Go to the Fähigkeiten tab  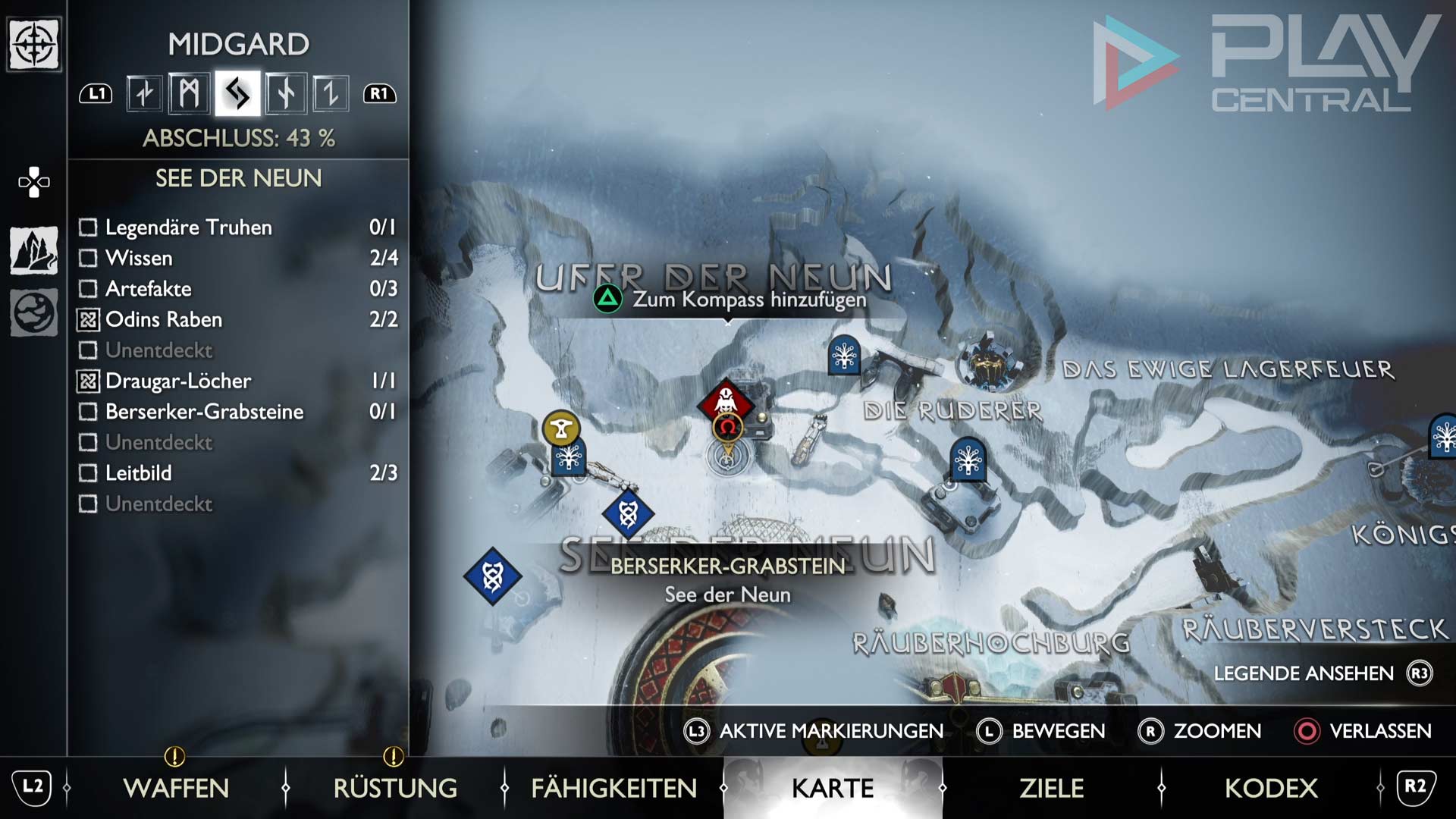(x=613, y=788)
